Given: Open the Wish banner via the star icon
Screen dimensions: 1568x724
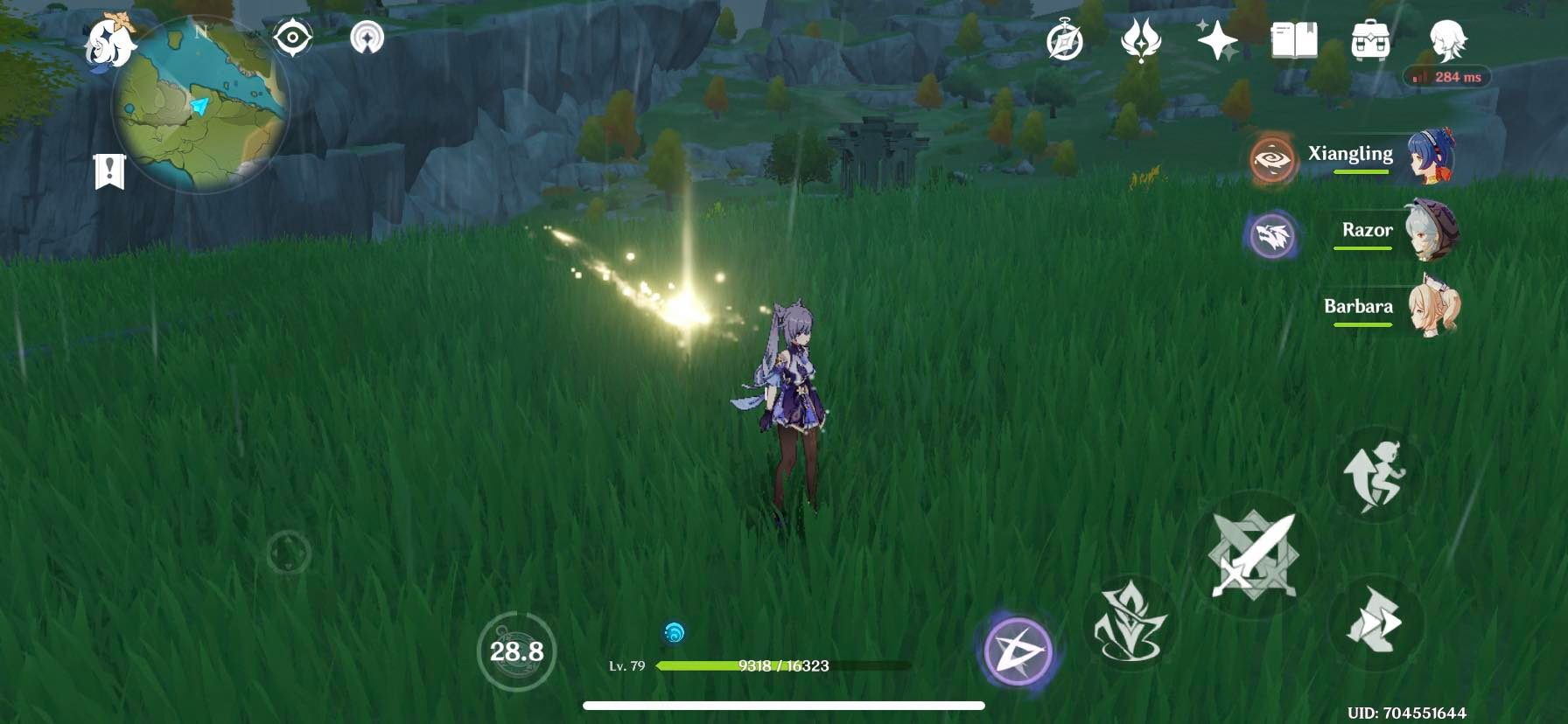Looking at the screenshot, I should pos(1216,39).
